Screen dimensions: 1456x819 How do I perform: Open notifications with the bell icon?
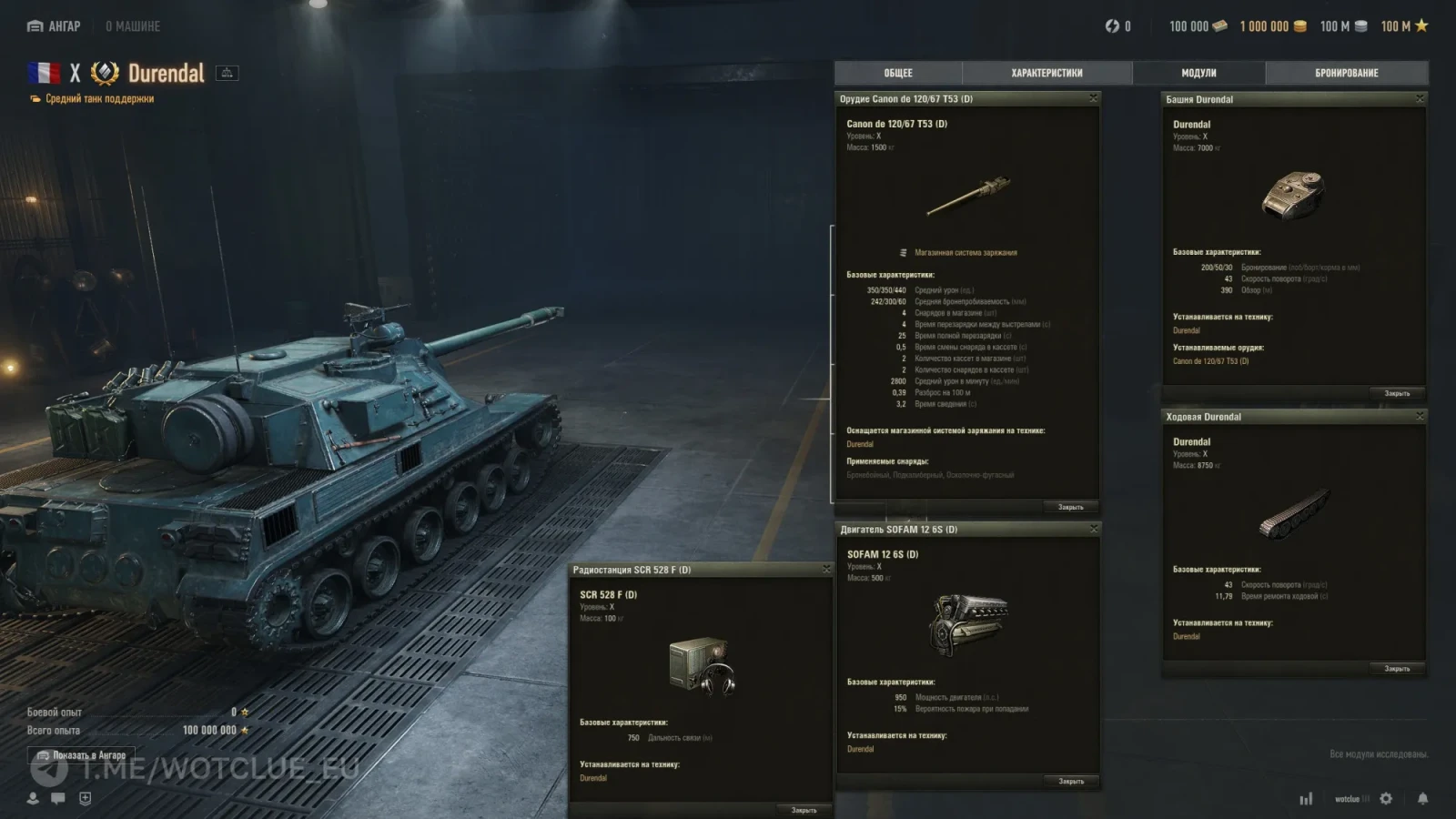1422,798
